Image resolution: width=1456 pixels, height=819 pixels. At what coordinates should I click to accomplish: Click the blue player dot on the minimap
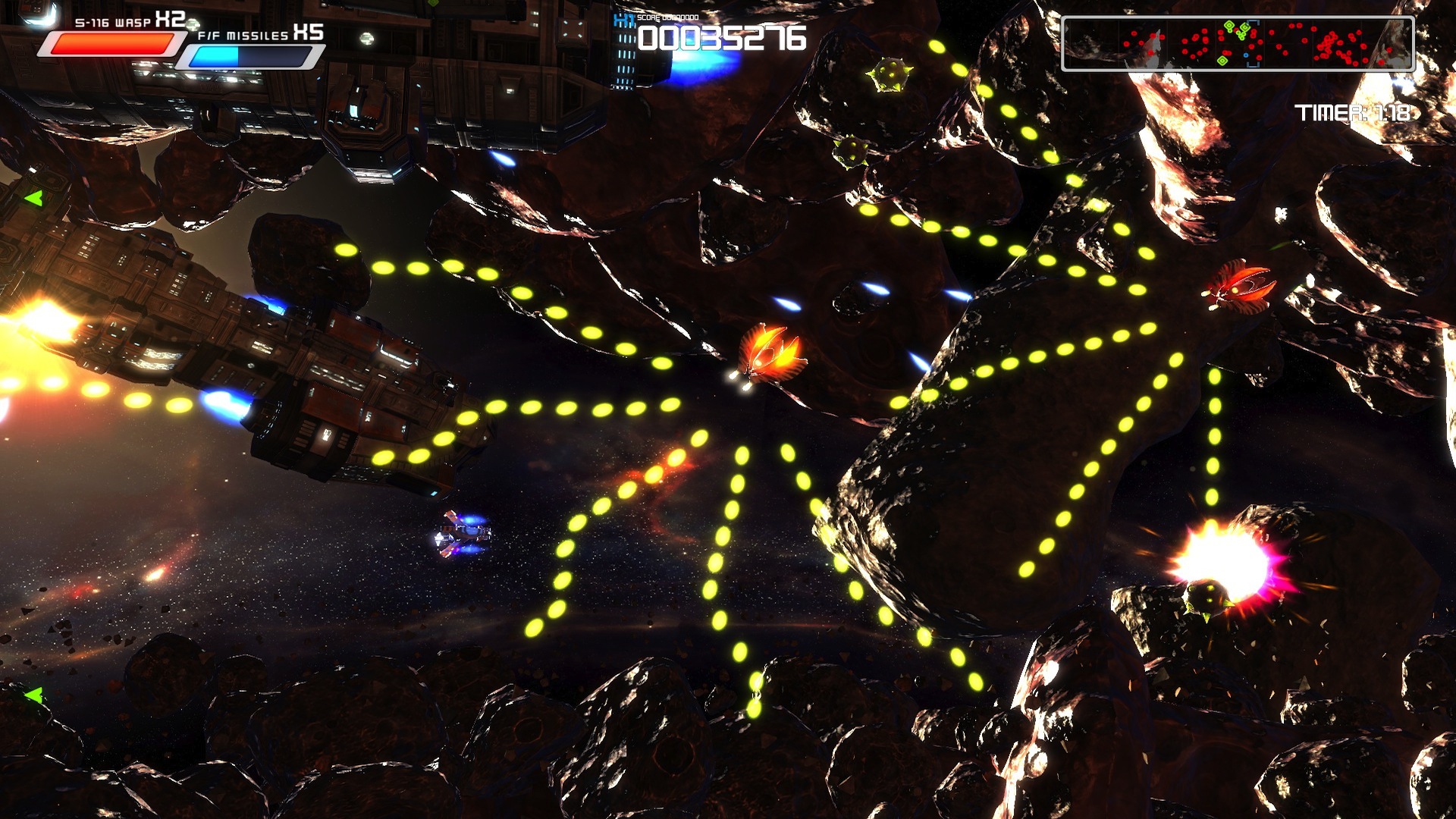[1246, 54]
